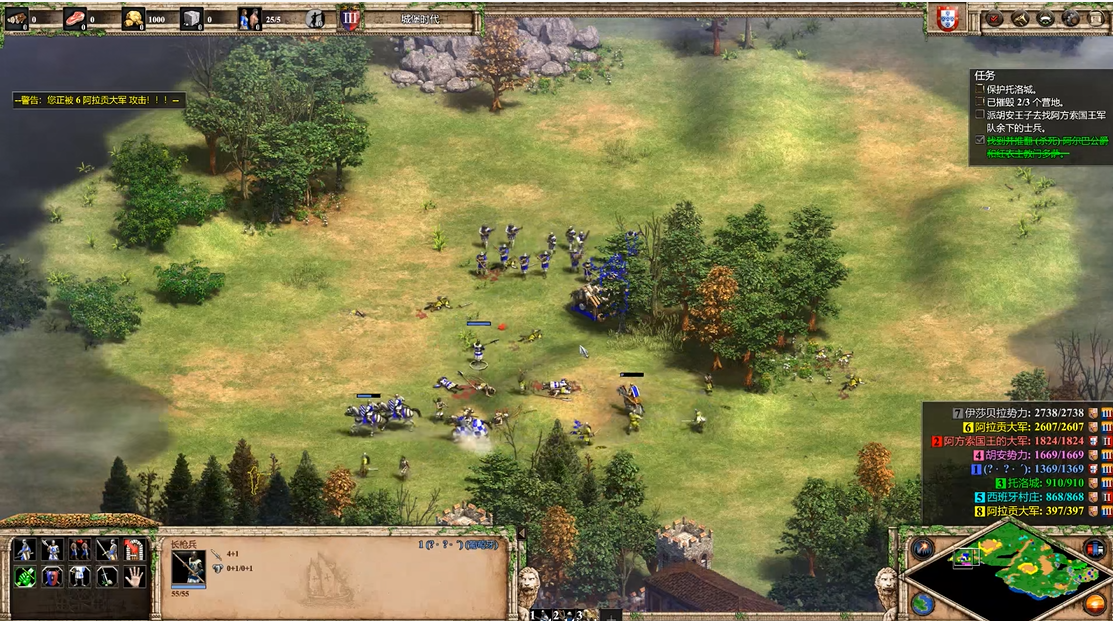Screen dimensions: 1113x621
Task: Switch minimap mode with the globe button
Action: [922, 604]
